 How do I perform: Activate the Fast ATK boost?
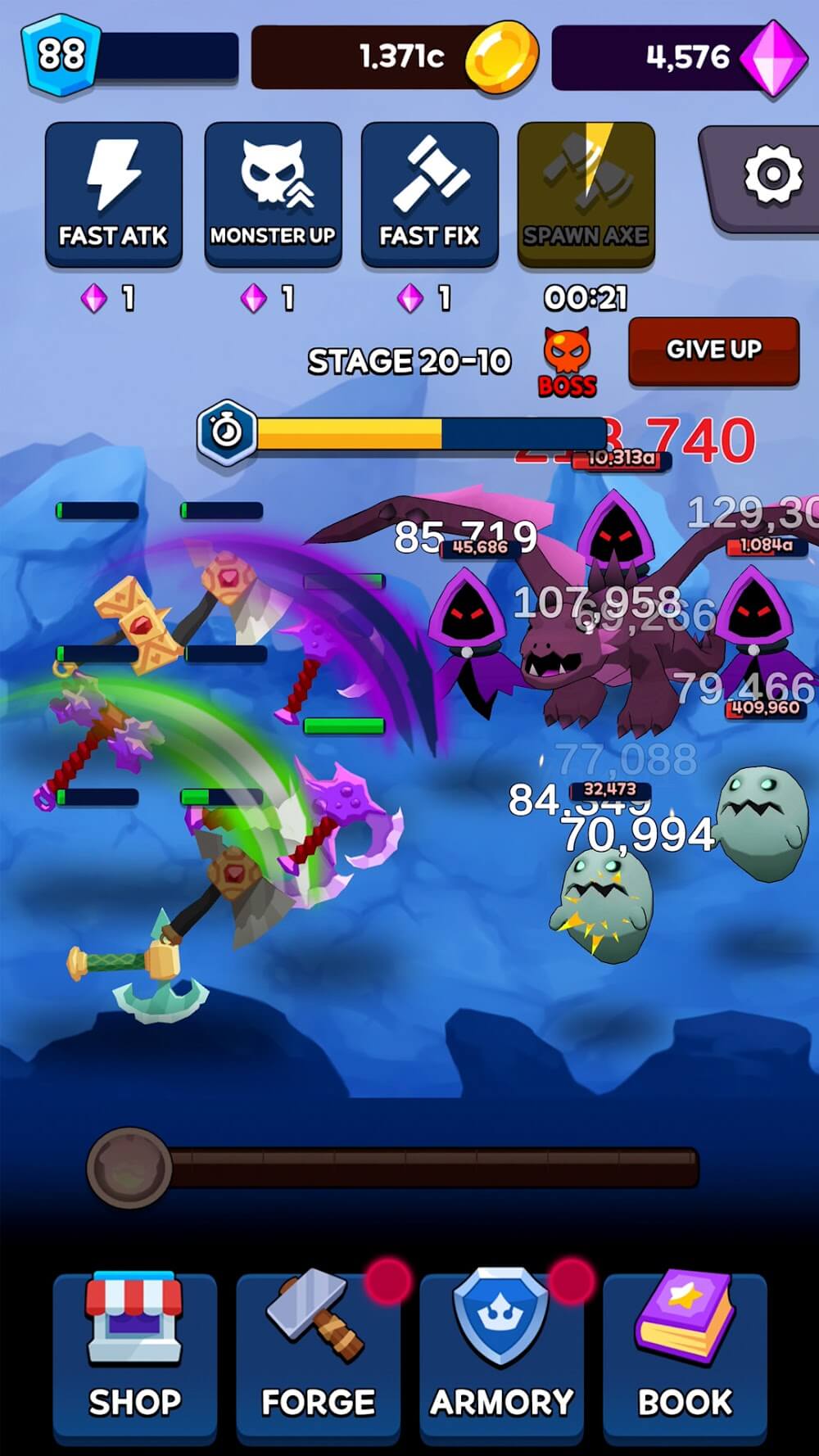(x=113, y=194)
